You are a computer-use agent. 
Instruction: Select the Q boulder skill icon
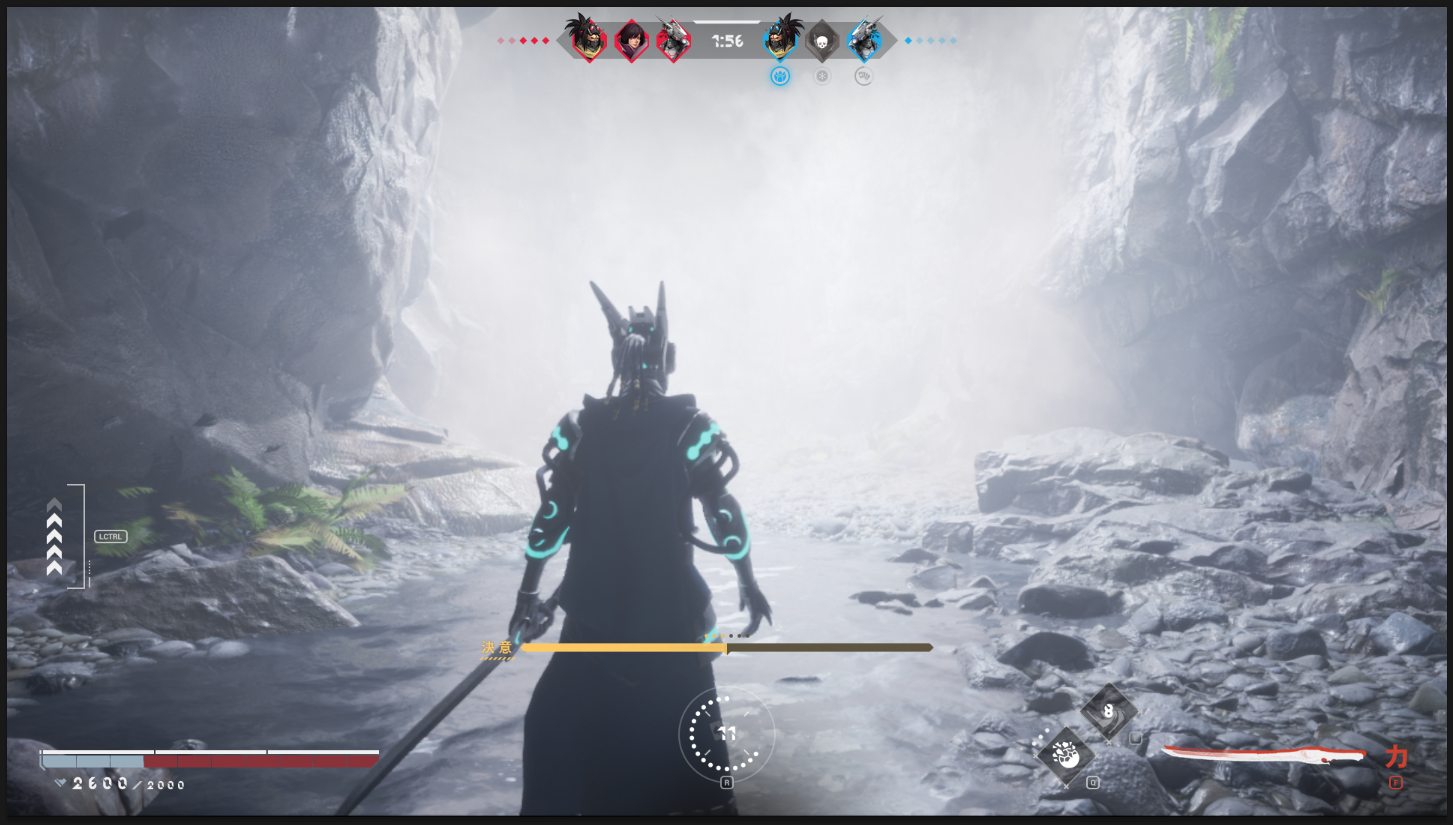point(1066,756)
